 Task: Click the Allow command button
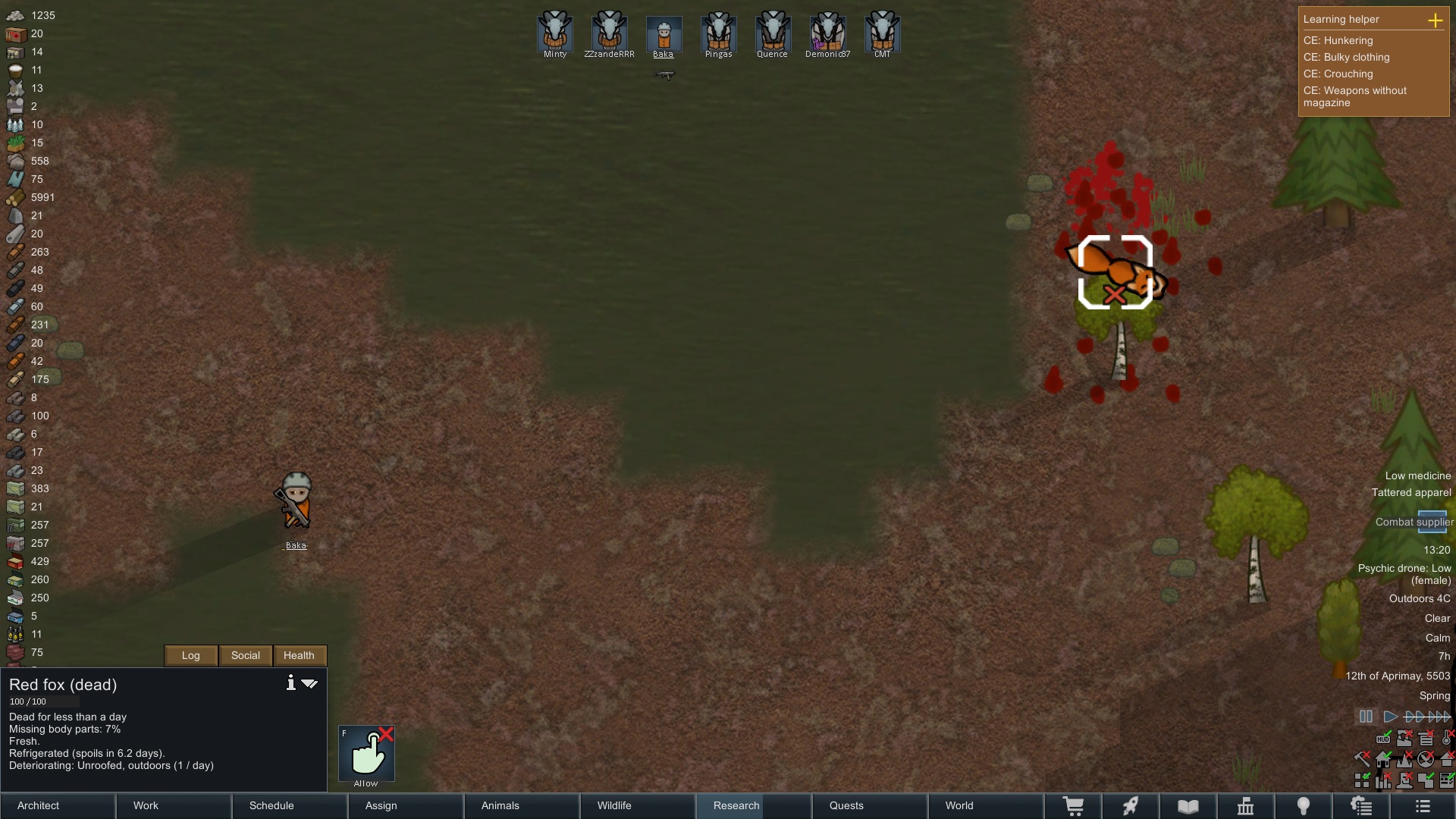[x=366, y=754]
